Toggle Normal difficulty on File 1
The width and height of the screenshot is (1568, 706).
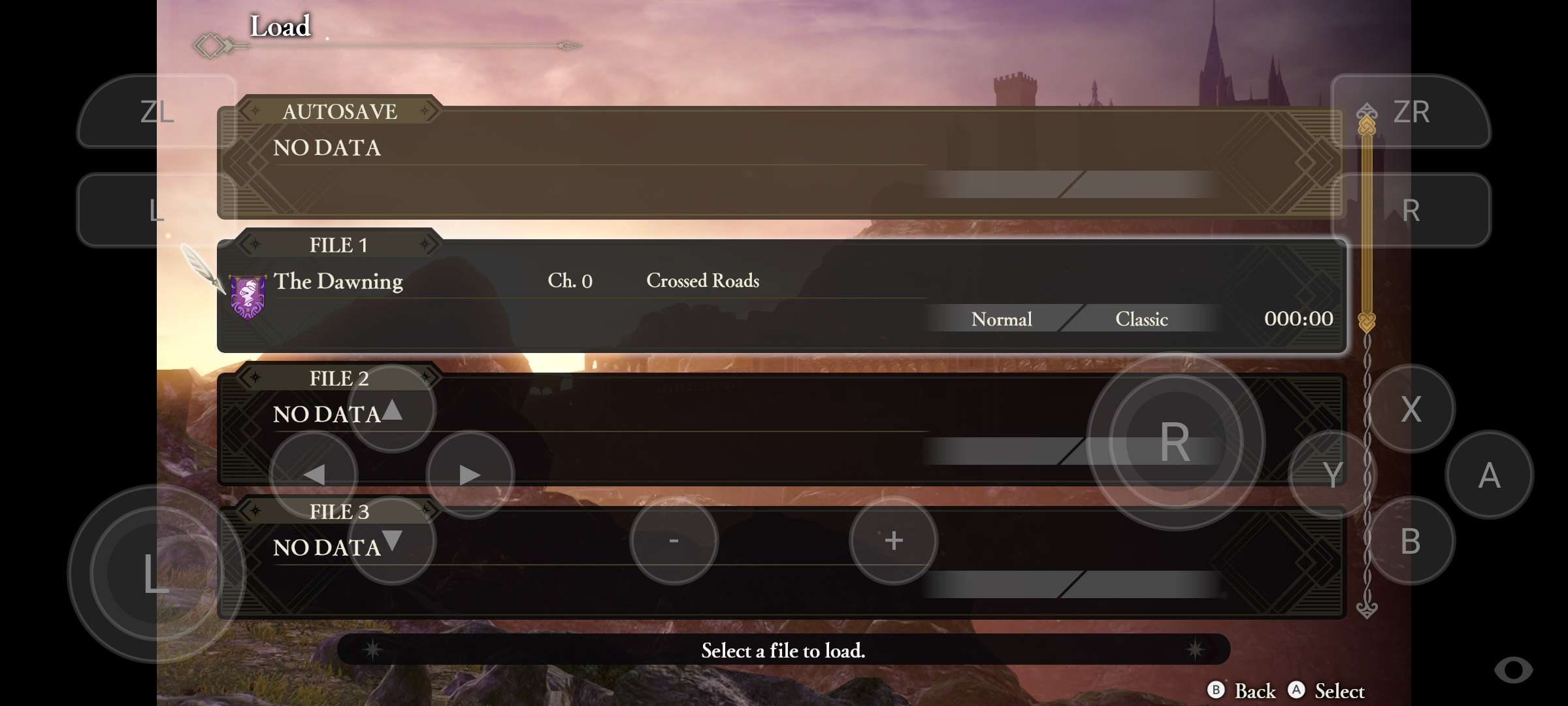click(1001, 319)
